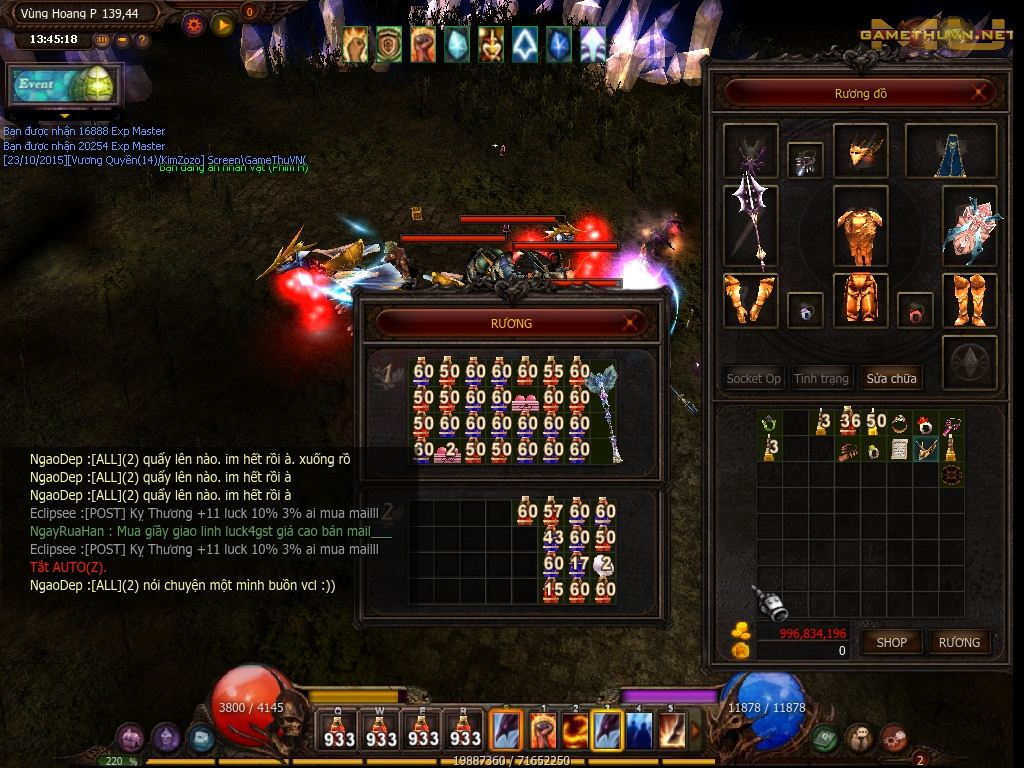Close the RƯƠNG storage window
Image resolution: width=1024 pixels, height=768 pixels.
630,323
